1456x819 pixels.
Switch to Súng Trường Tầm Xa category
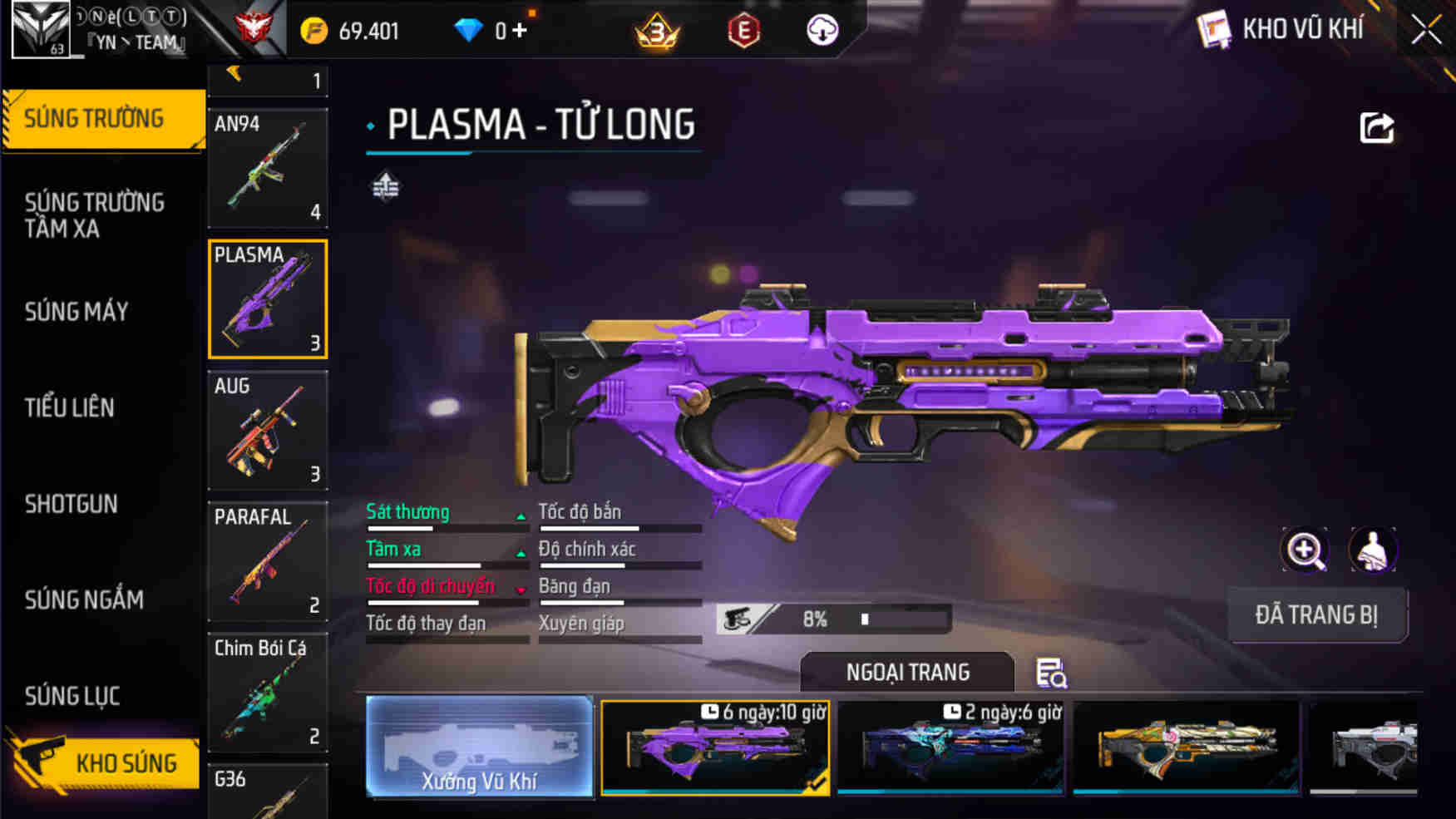coord(95,215)
